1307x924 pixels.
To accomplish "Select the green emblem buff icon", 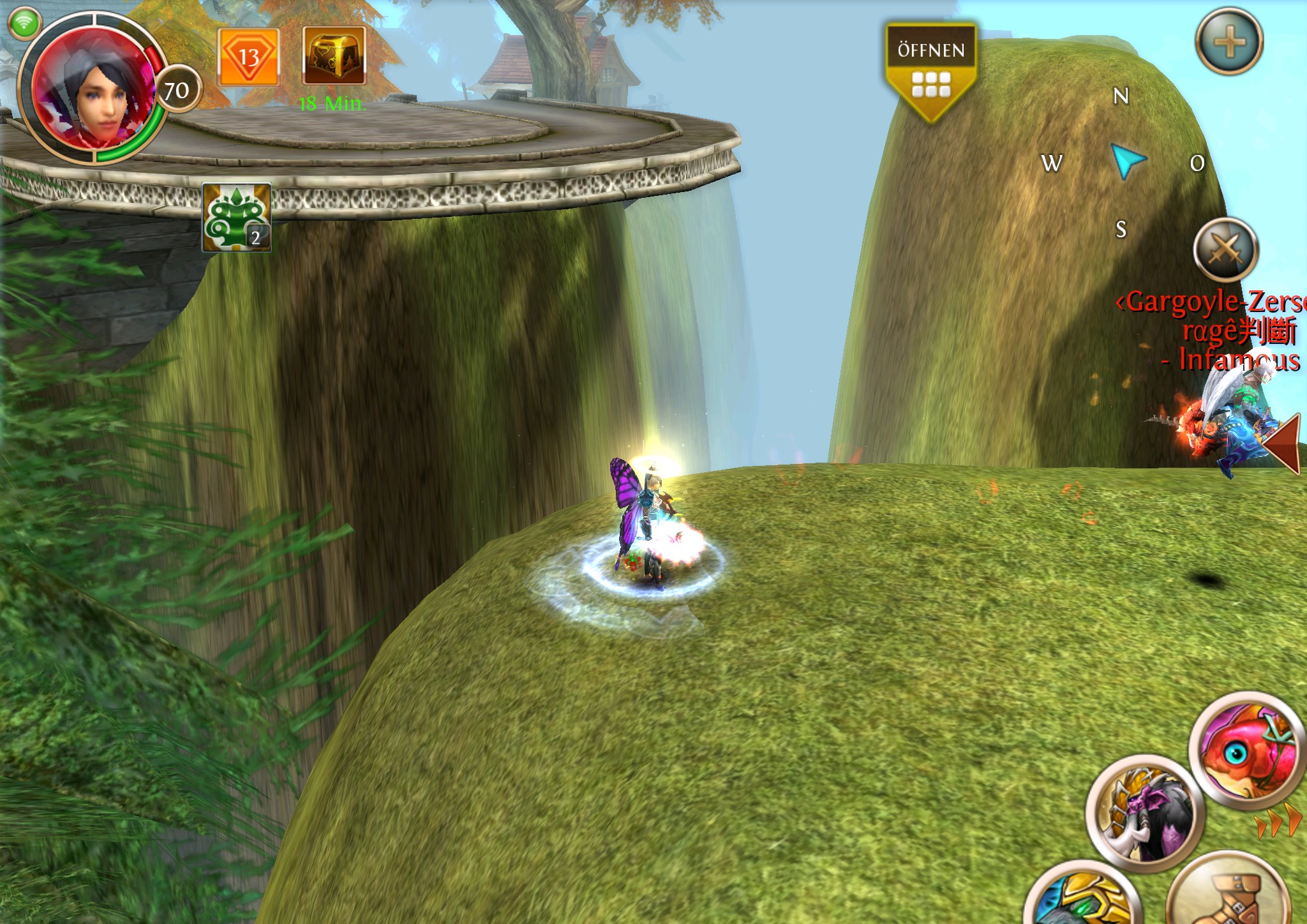I will tap(237, 217).
